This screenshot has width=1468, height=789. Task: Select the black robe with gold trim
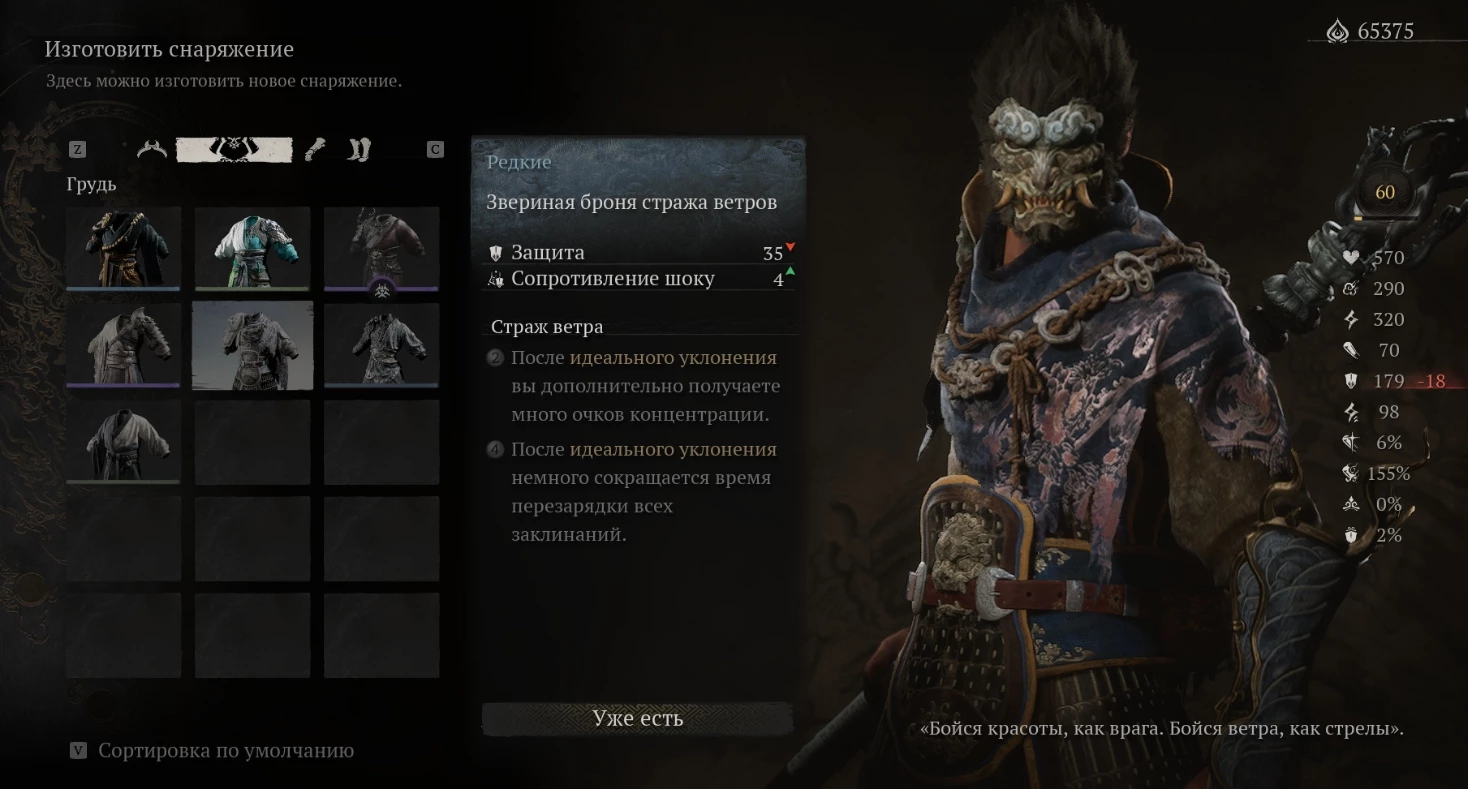click(x=124, y=248)
